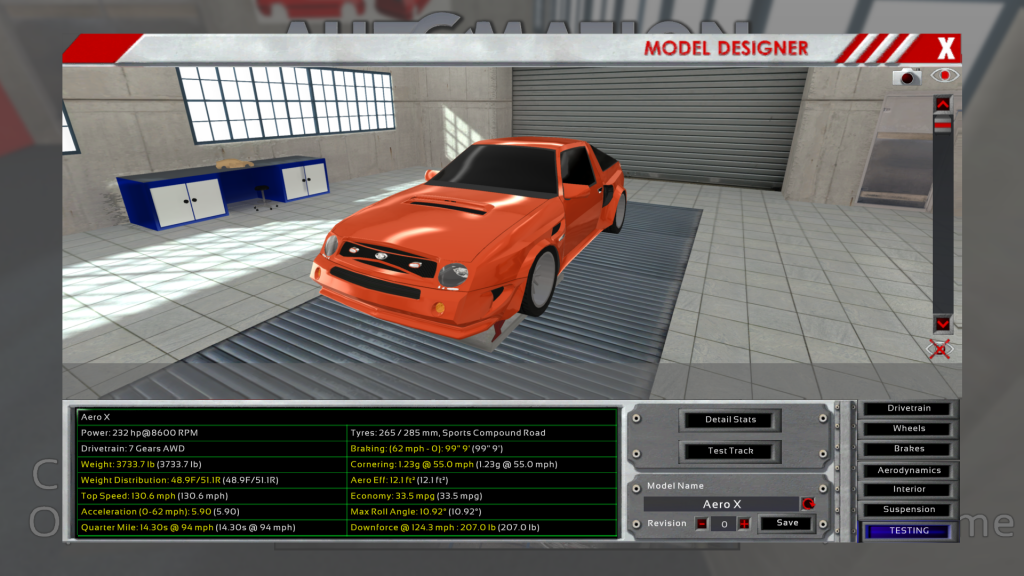1024x576 pixels.
Task: Click the red reset icon beside model name
Action: tap(807, 504)
